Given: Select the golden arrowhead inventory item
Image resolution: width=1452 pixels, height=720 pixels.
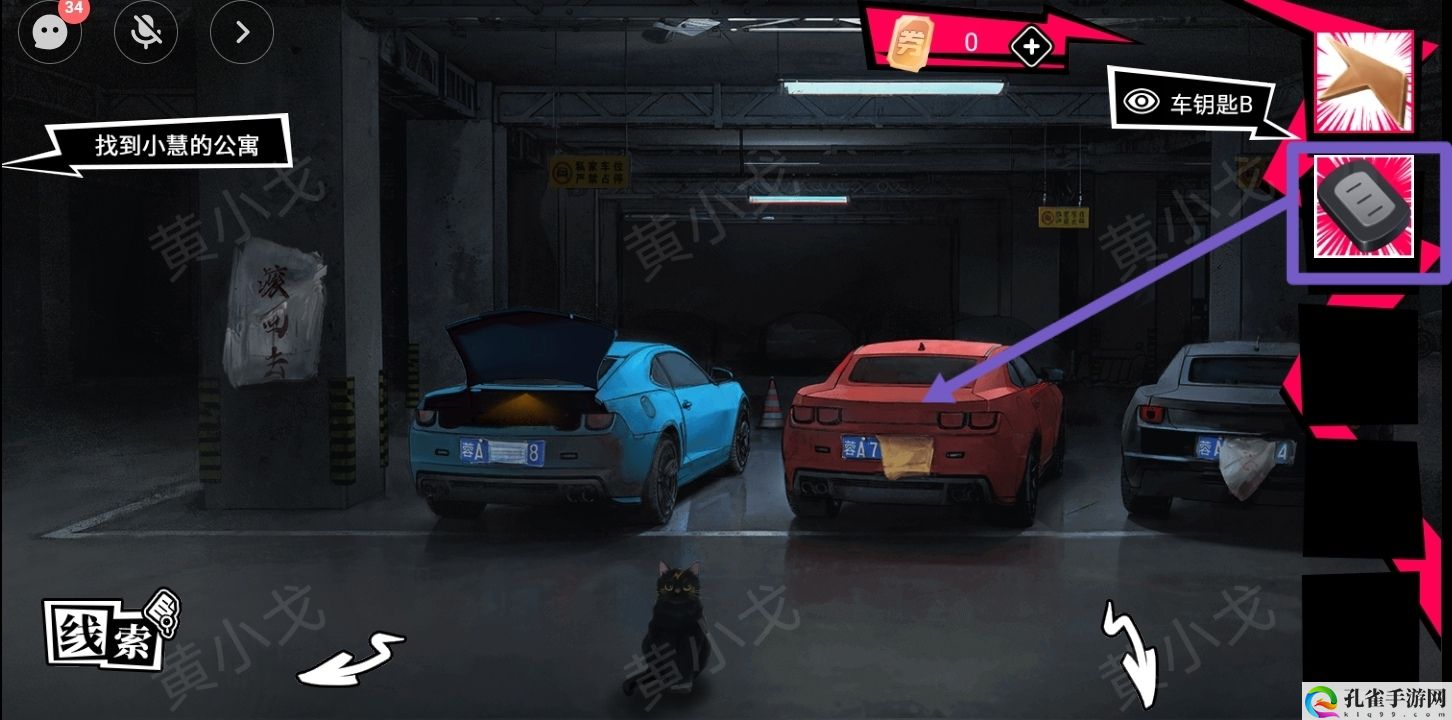Looking at the screenshot, I should 1363,82.
